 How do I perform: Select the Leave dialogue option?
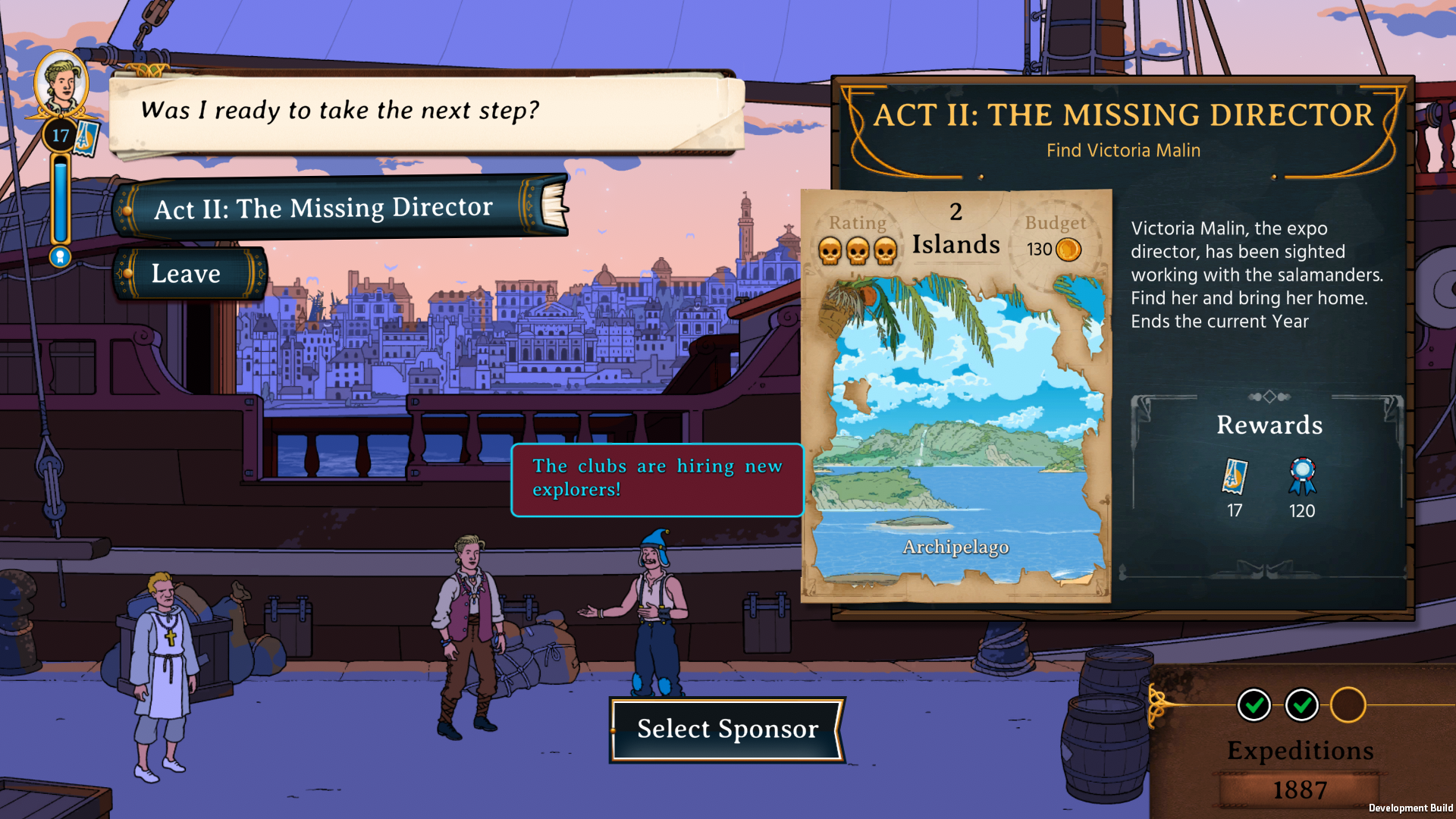click(x=188, y=274)
